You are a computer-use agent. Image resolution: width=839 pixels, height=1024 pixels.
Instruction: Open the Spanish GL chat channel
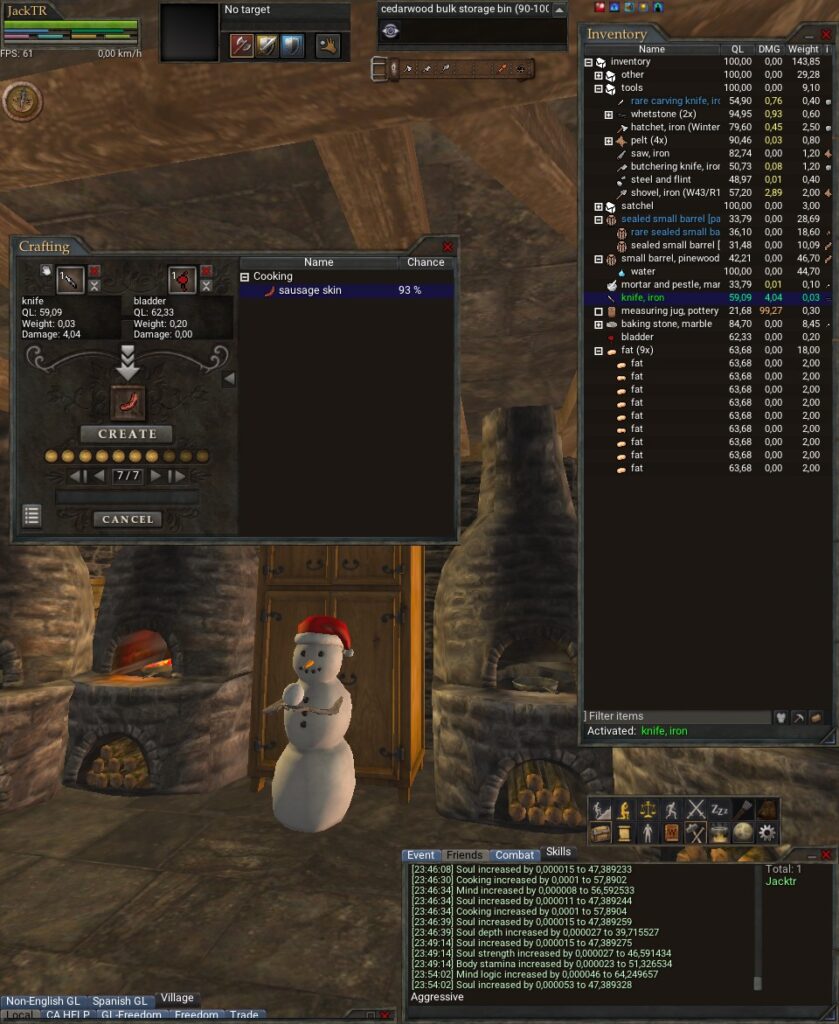pyautogui.click(x=119, y=1001)
